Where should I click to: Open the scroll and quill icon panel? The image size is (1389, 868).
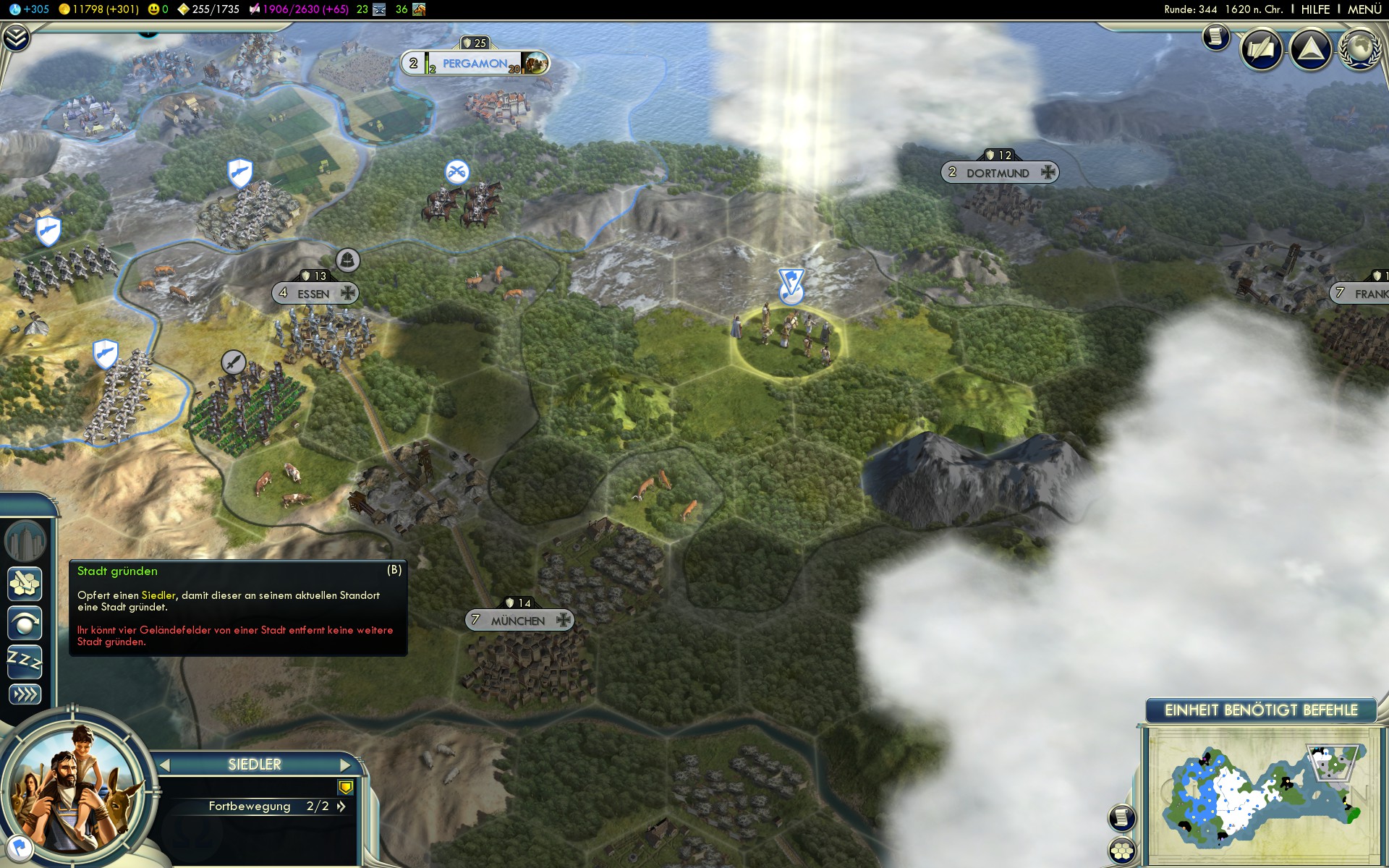[x=1262, y=49]
